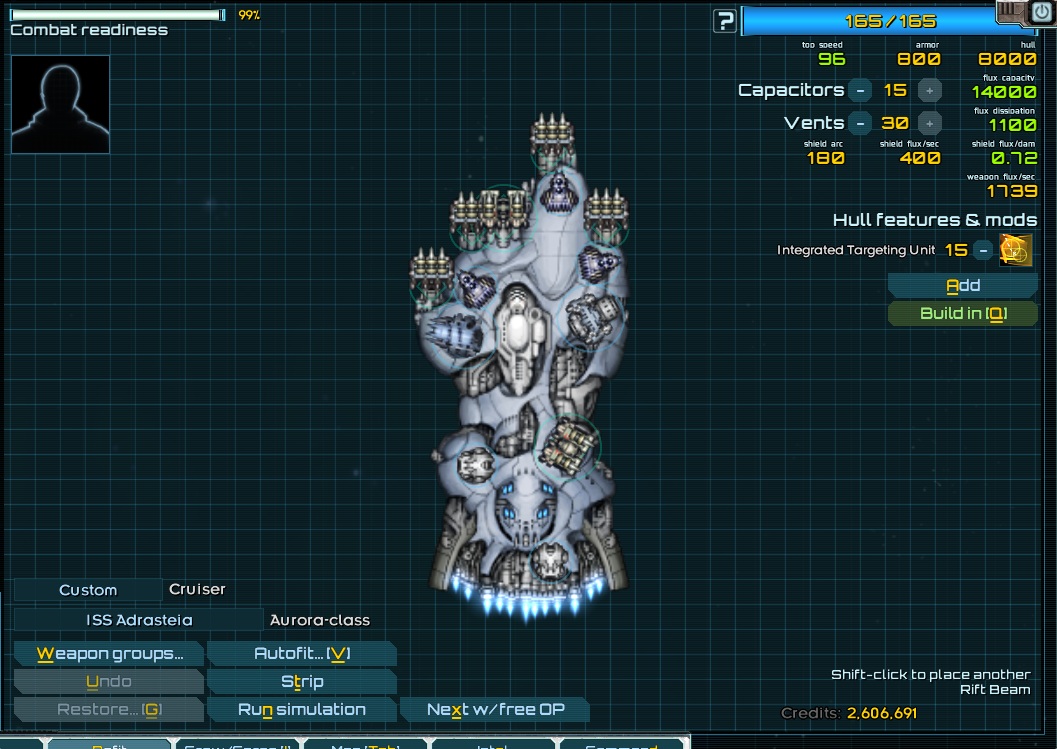Screen dimensions: 1057x749
Task: Click the Undo button
Action: click(109, 682)
